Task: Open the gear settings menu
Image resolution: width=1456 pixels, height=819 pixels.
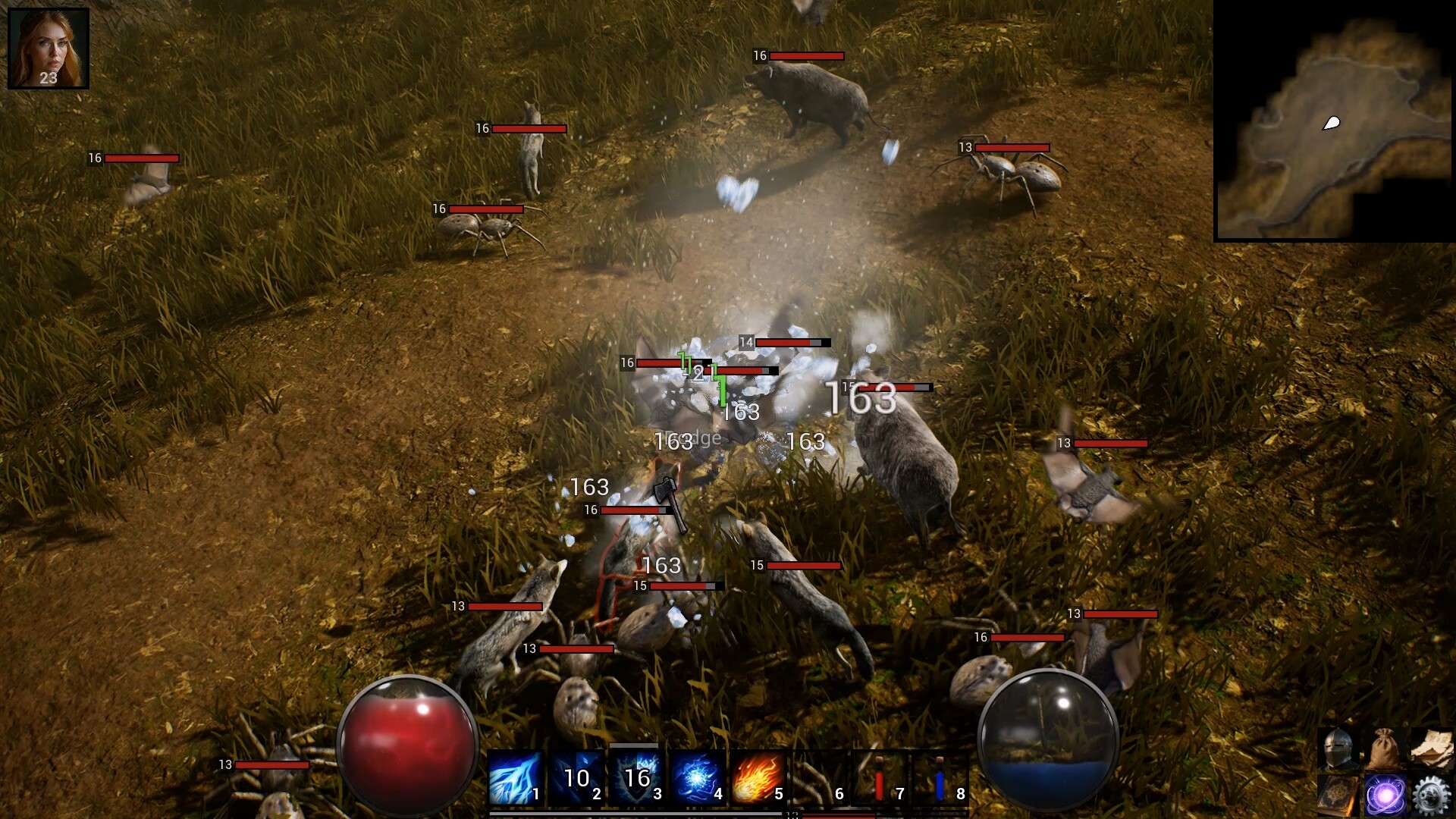Action: (1431, 795)
